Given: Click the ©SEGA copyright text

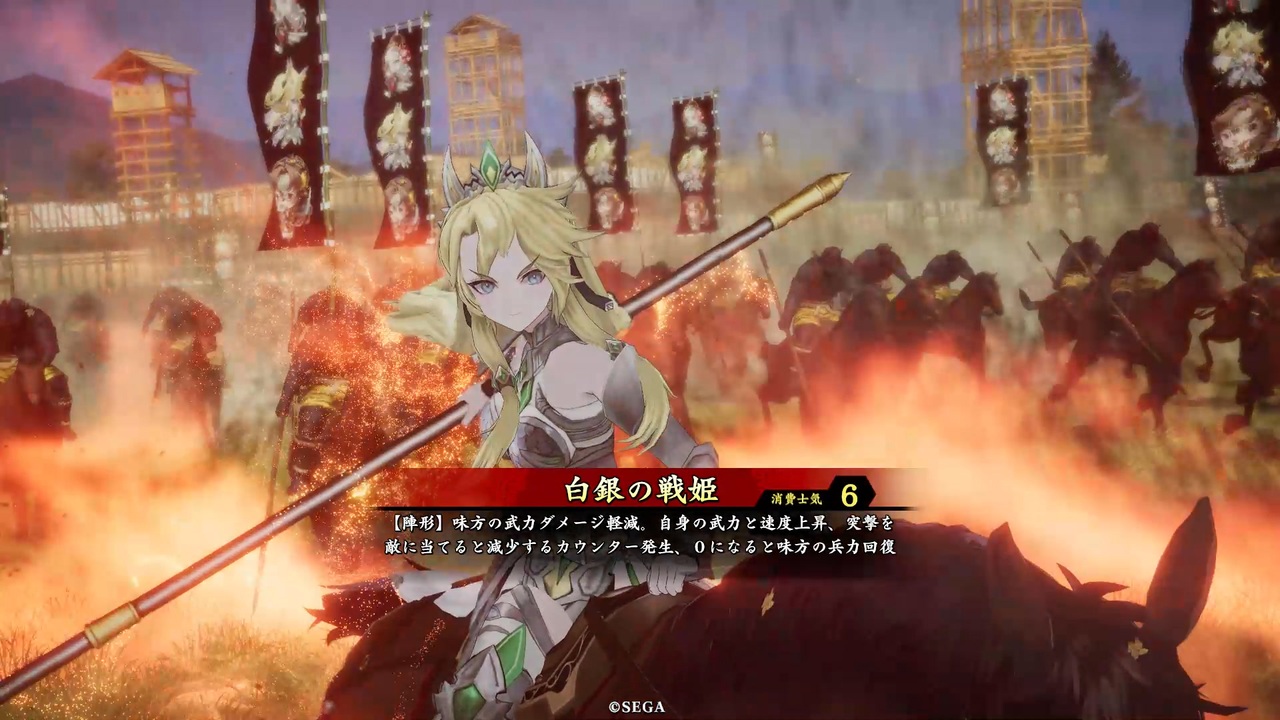Looking at the screenshot, I should [638, 705].
